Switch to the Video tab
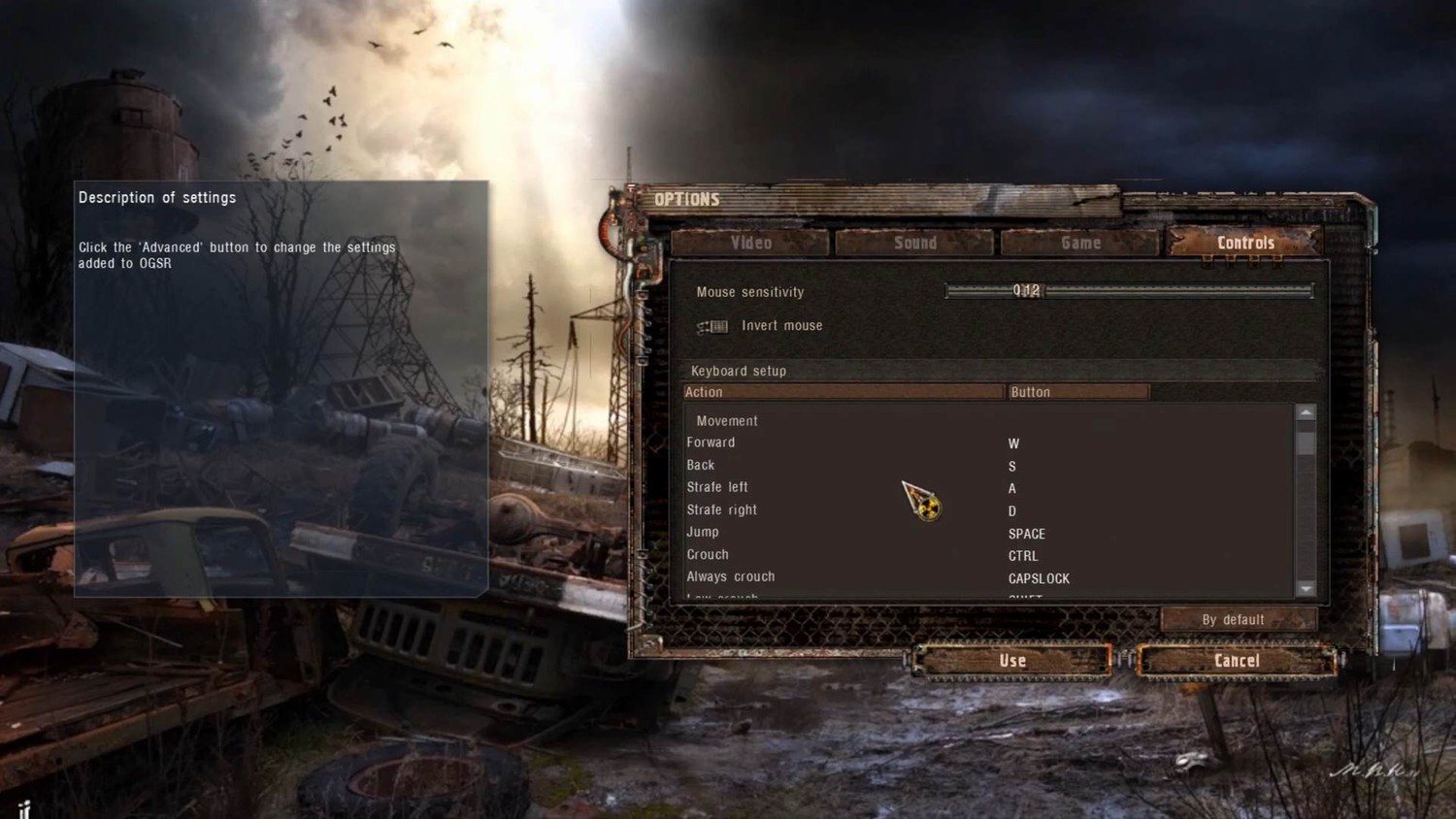Image resolution: width=1456 pixels, height=819 pixels. 750,243
